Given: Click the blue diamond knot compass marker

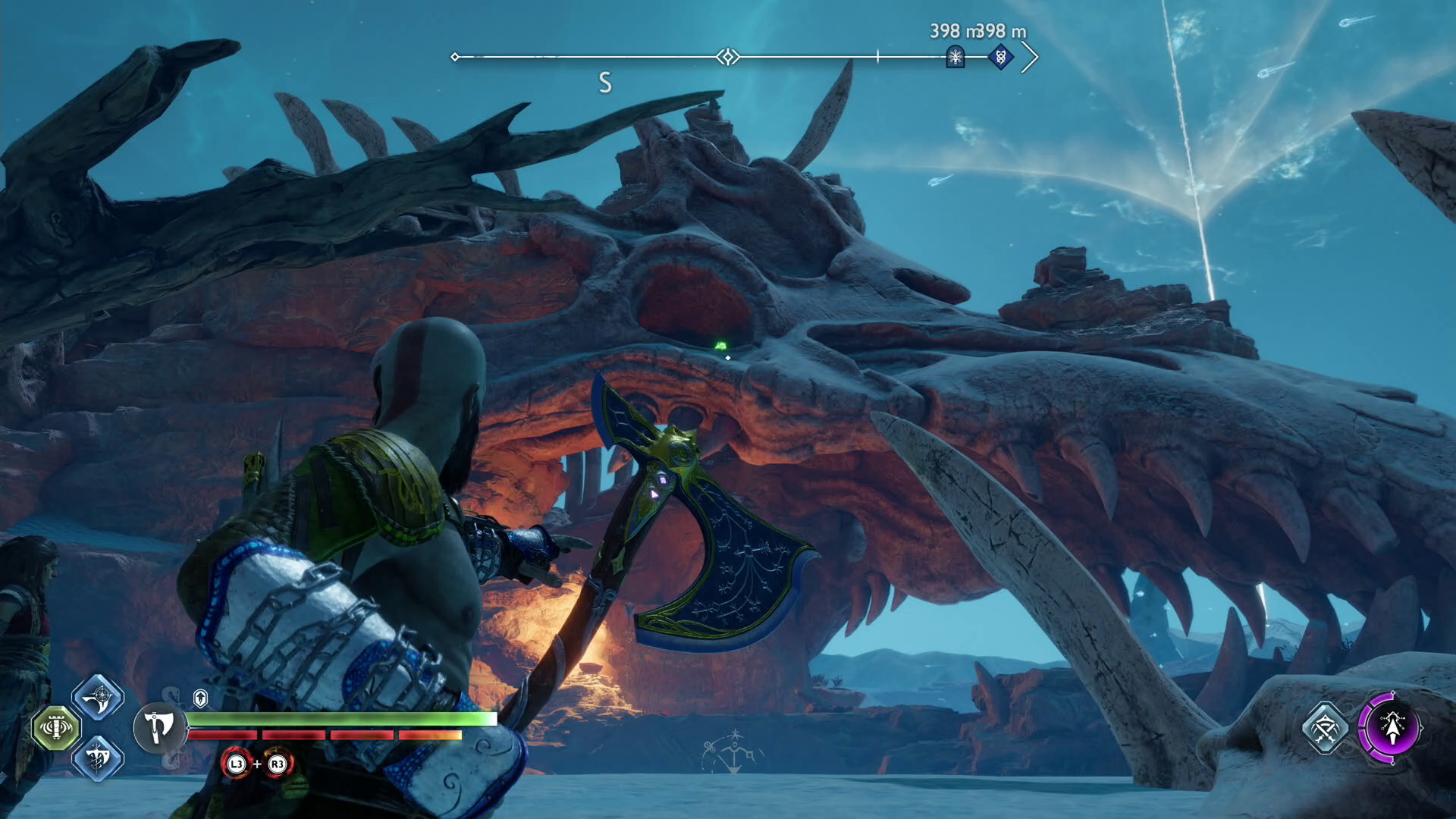Looking at the screenshot, I should (1000, 56).
